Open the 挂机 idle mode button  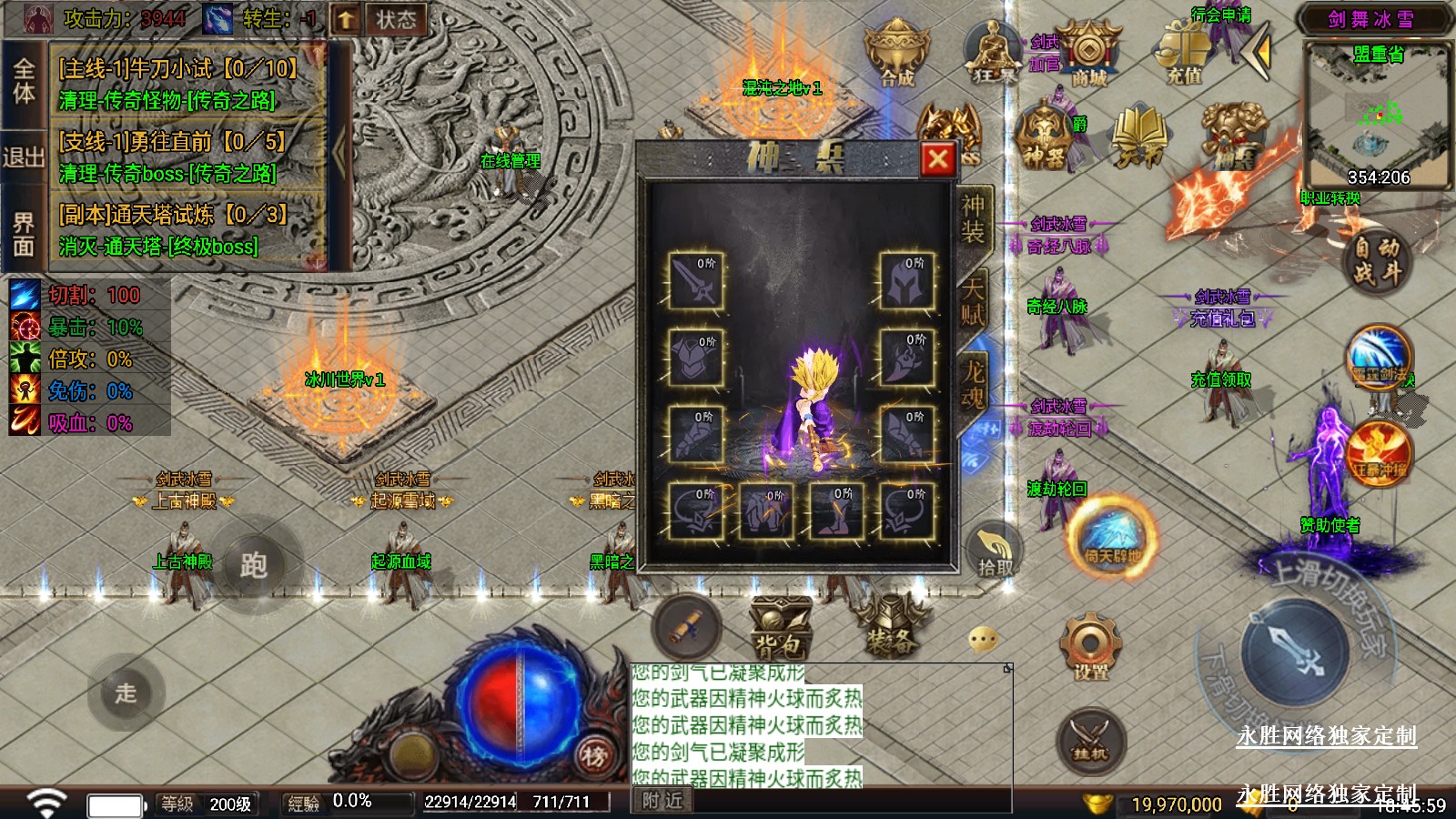click(1089, 741)
